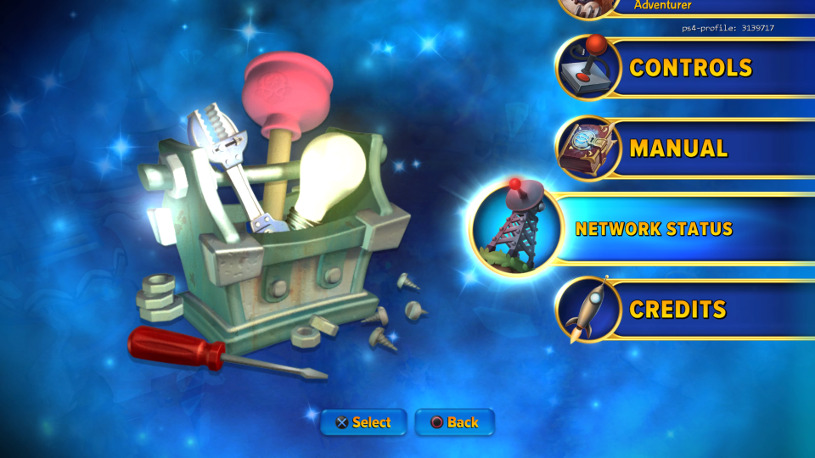The image size is (815, 458).
Task: Click the rocket Credits icon
Action: 589,309
